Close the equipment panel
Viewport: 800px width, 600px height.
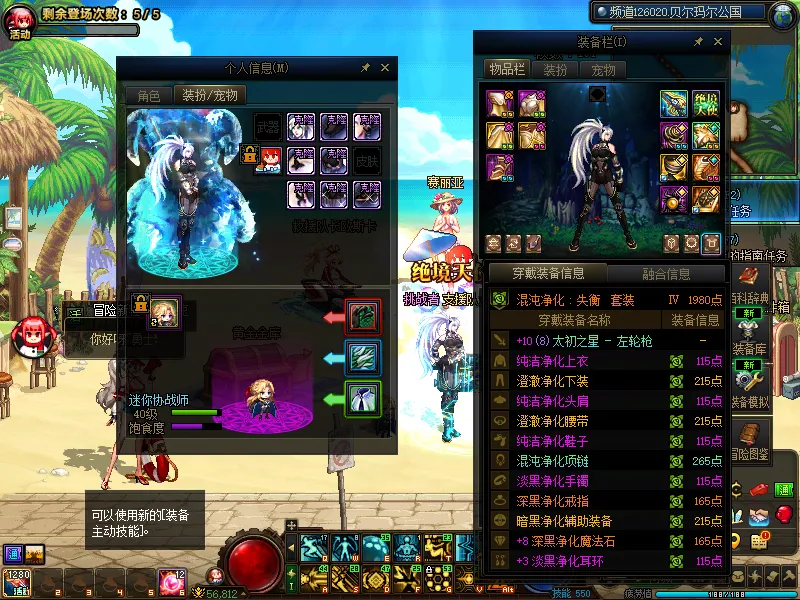tap(717, 41)
